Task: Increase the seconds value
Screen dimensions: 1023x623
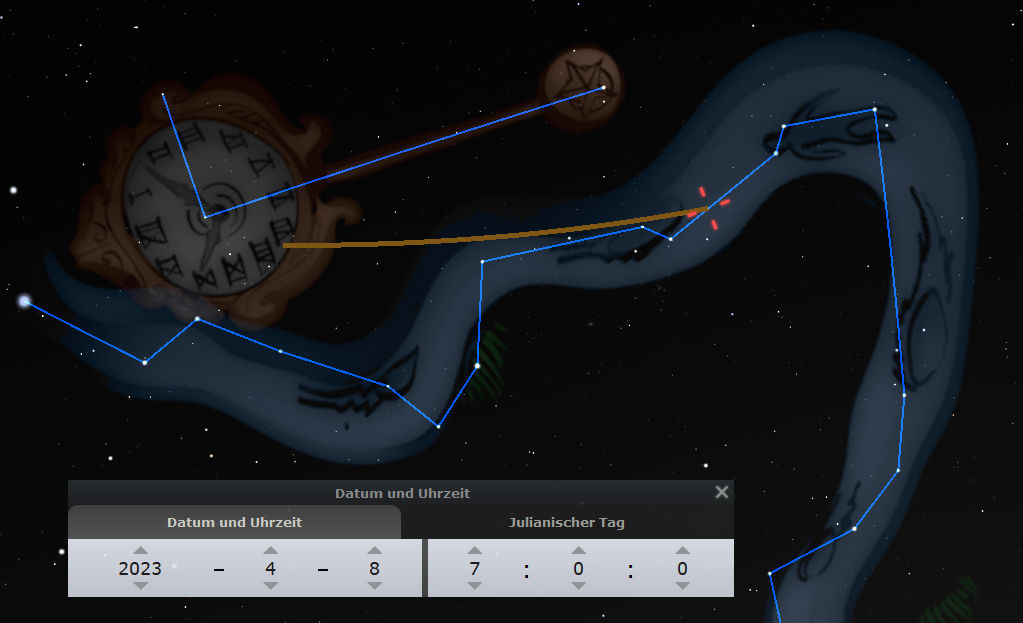Action: point(682,550)
